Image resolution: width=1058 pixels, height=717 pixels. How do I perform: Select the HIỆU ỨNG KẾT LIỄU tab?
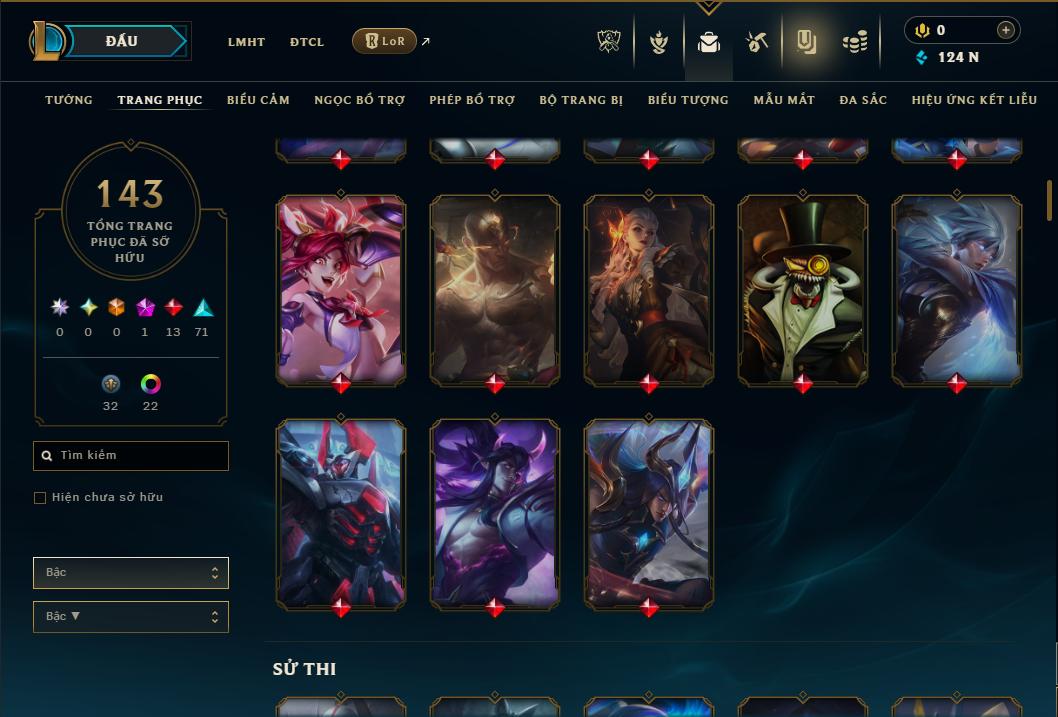pyautogui.click(x=975, y=100)
